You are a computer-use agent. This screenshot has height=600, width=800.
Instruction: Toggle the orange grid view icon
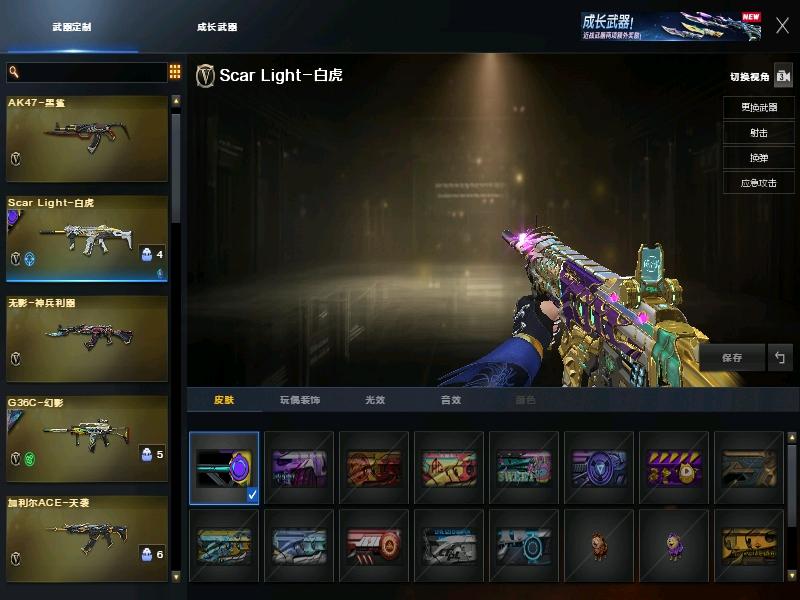pos(175,72)
